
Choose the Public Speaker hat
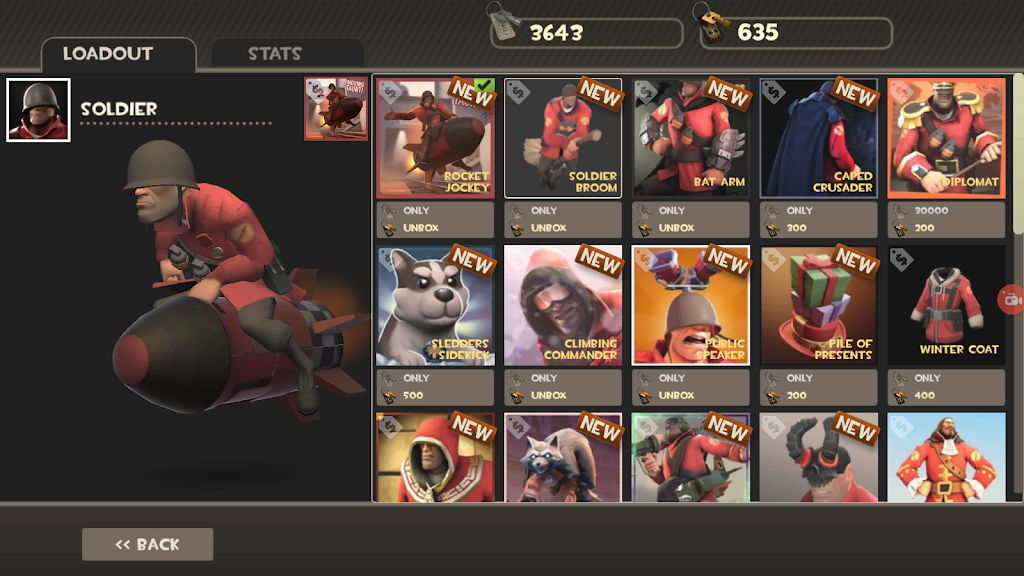click(x=691, y=306)
